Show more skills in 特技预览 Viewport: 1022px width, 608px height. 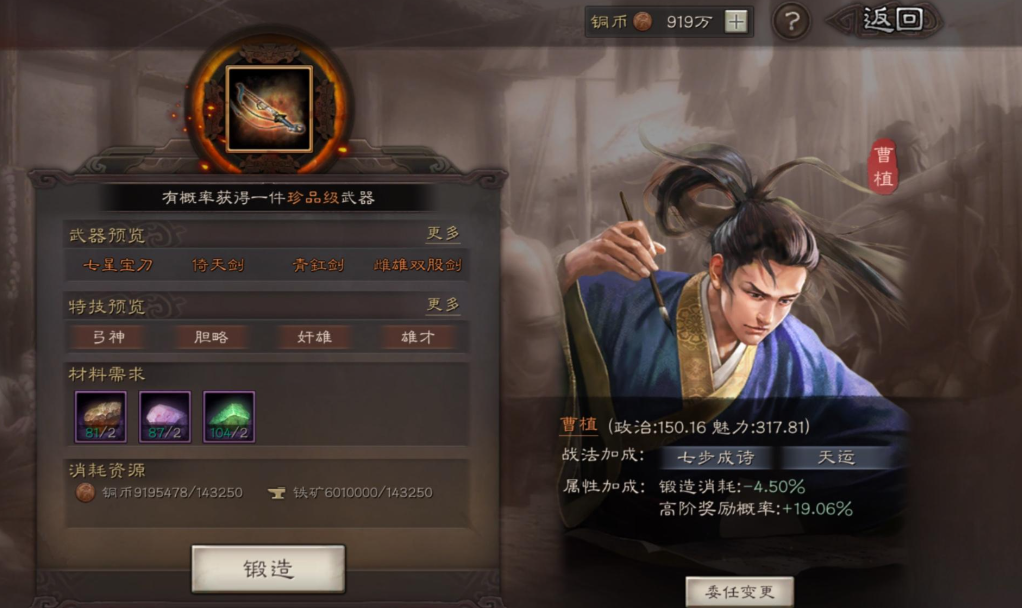[443, 304]
